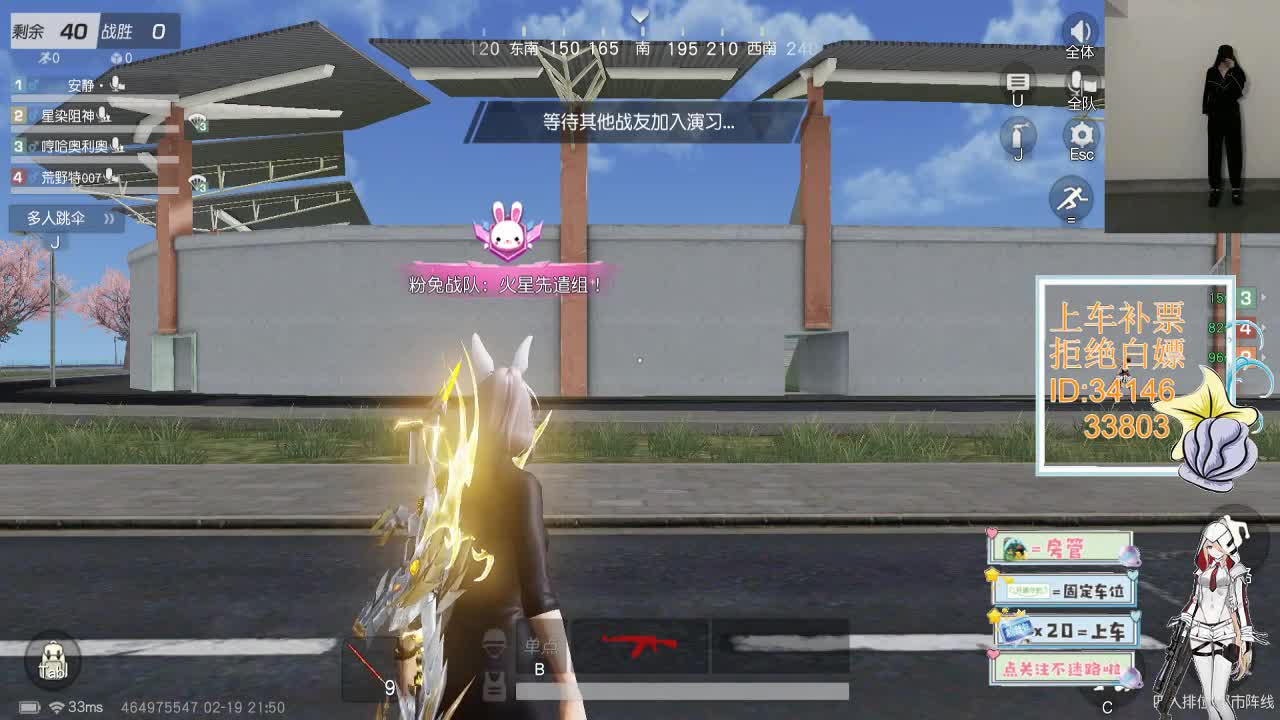Click the helmet icon near the vest icon
Screen dimensions: 1280x720
(x=493, y=642)
